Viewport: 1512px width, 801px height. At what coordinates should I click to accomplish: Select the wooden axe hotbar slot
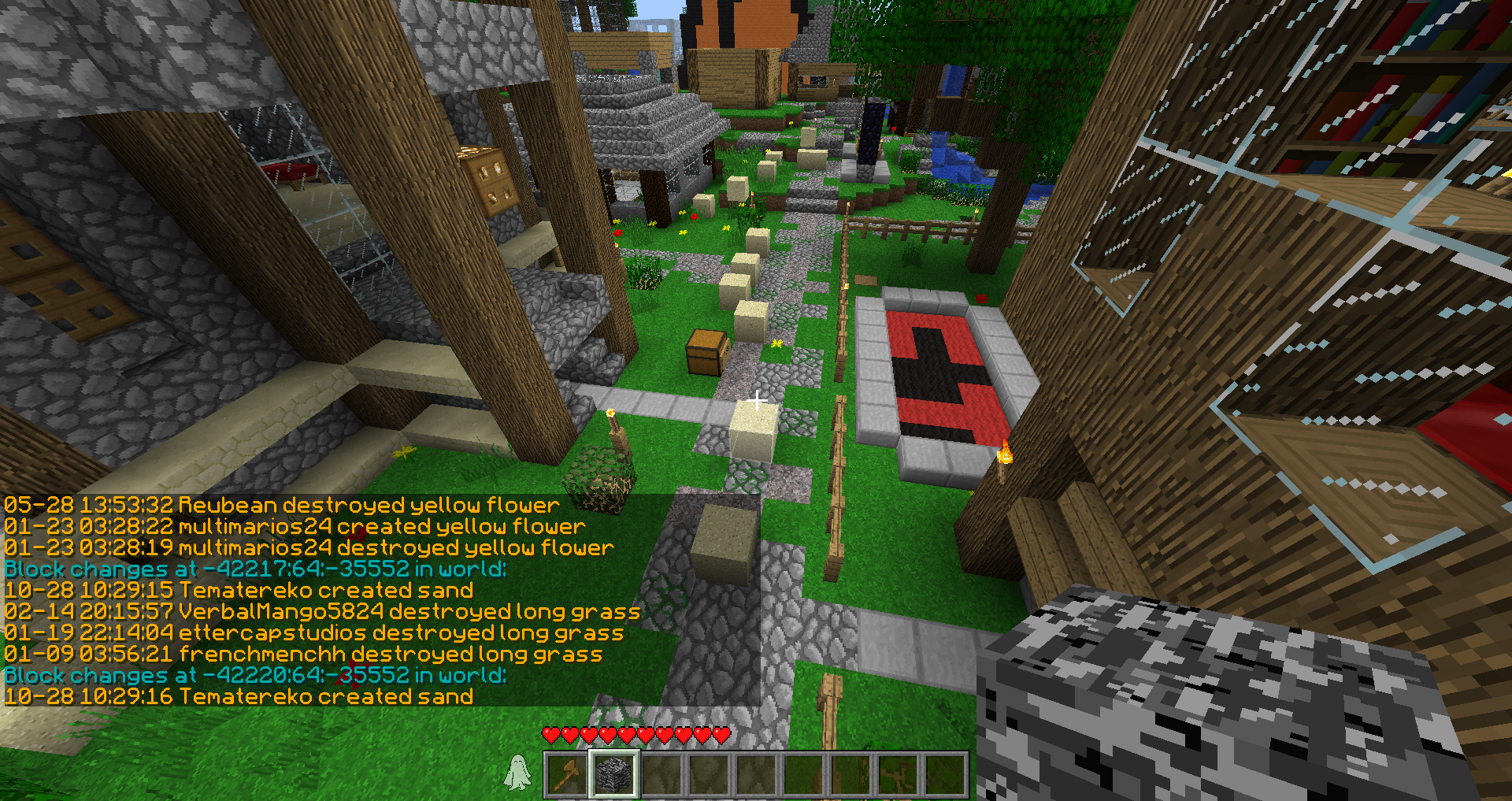pos(566,774)
